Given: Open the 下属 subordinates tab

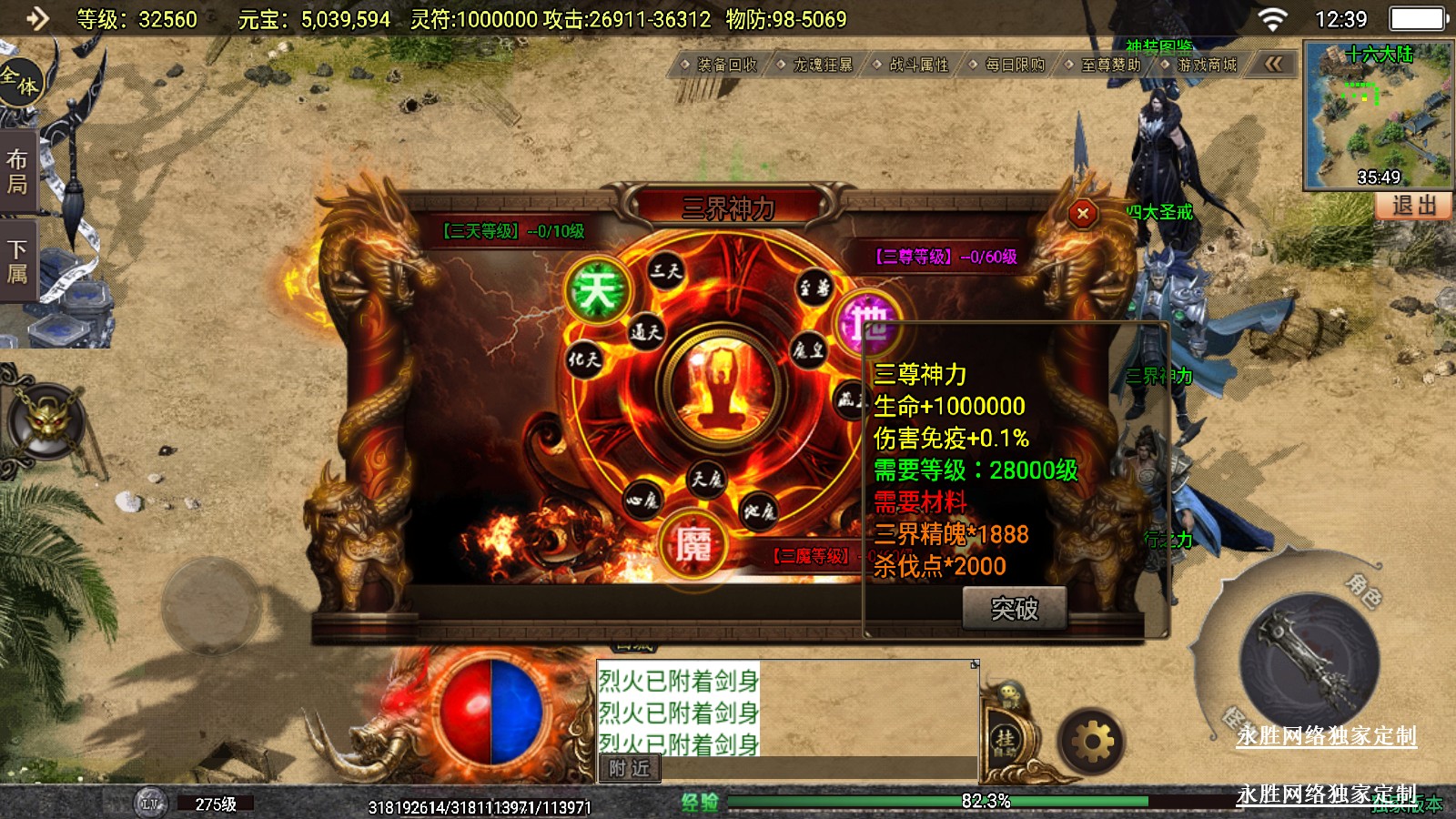Looking at the screenshot, I should (x=17, y=261).
